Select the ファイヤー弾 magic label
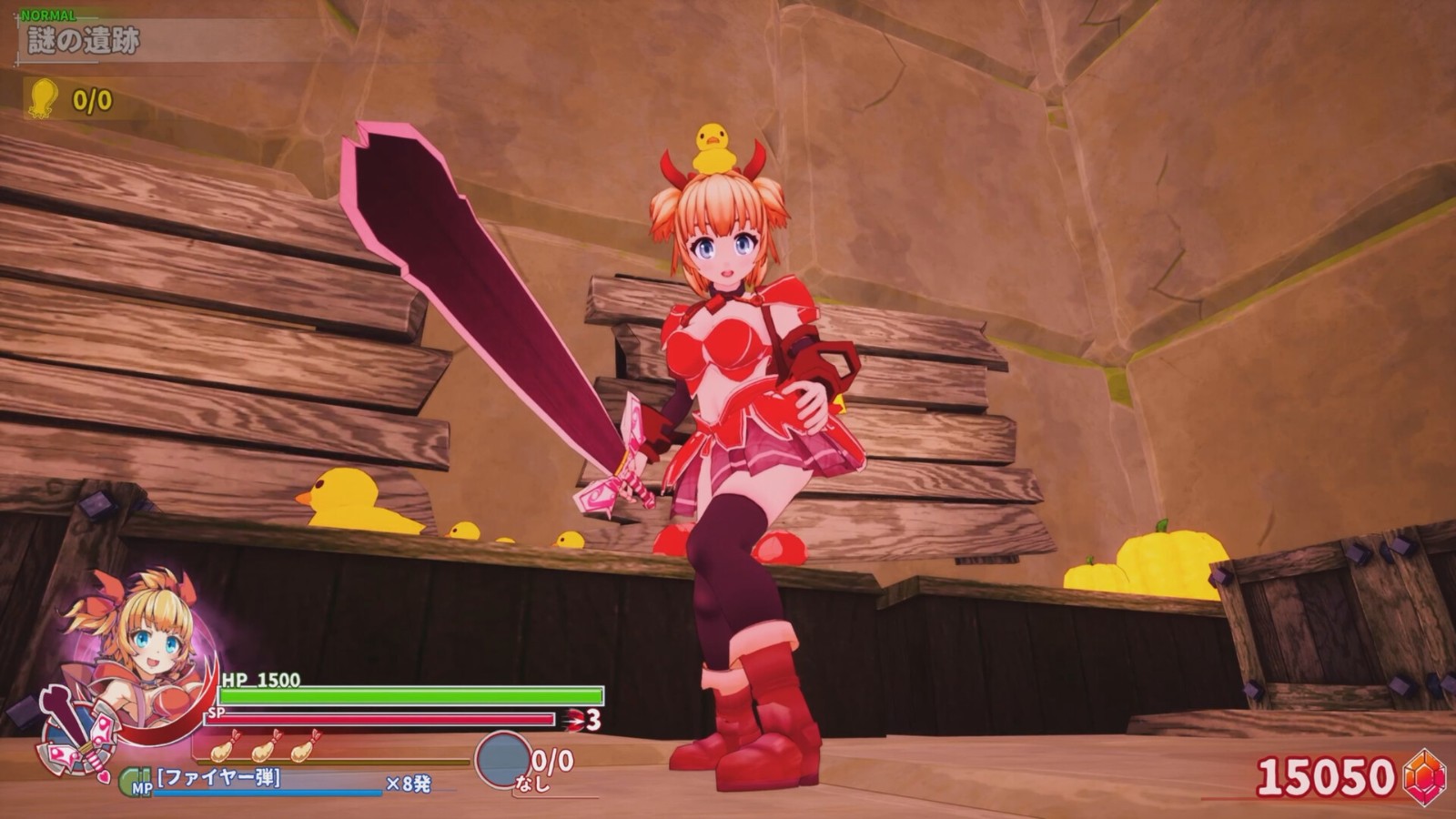The width and height of the screenshot is (1456, 819). point(218,777)
